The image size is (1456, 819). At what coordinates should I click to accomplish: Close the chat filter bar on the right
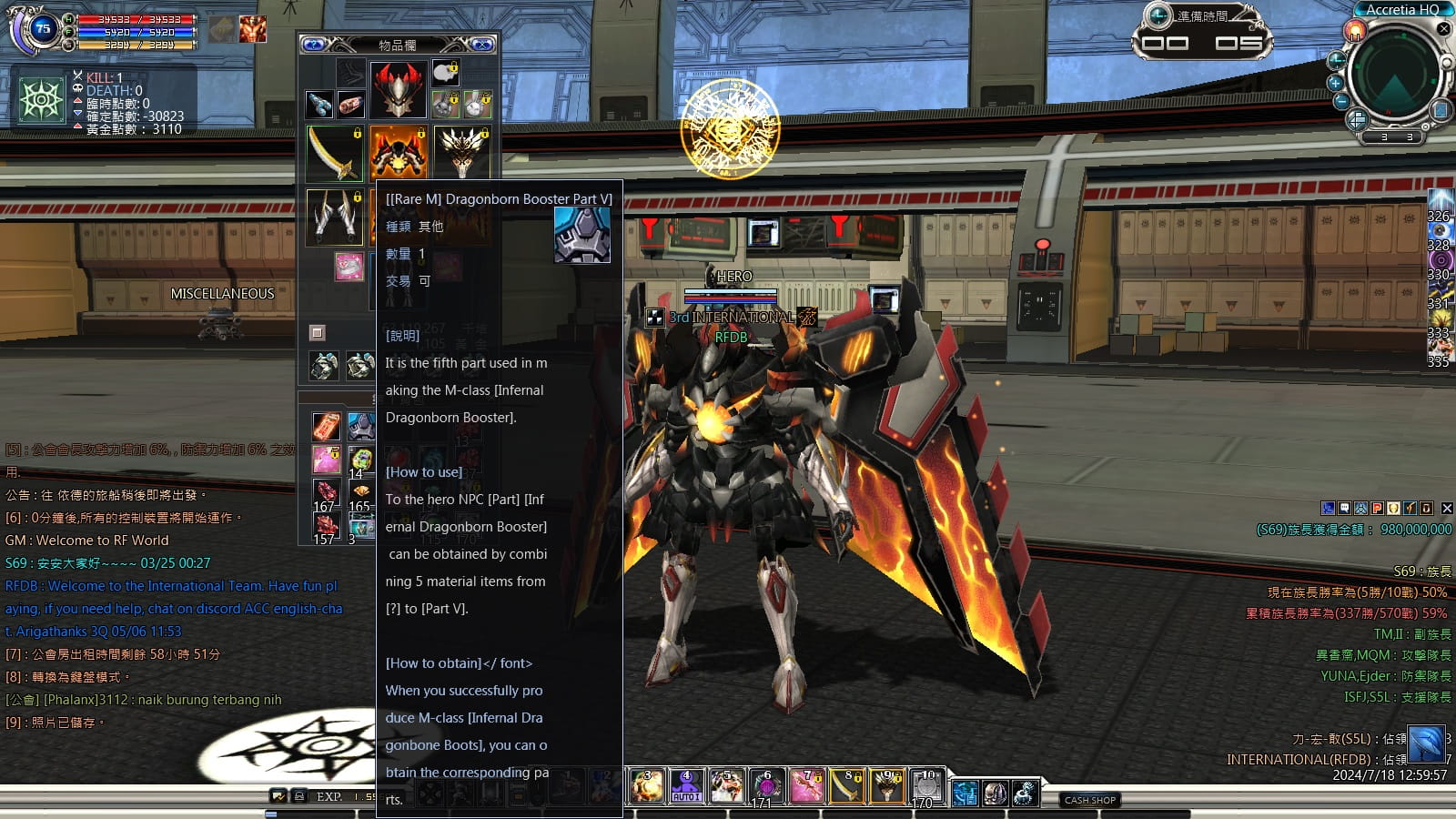pyautogui.click(x=1447, y=509)
